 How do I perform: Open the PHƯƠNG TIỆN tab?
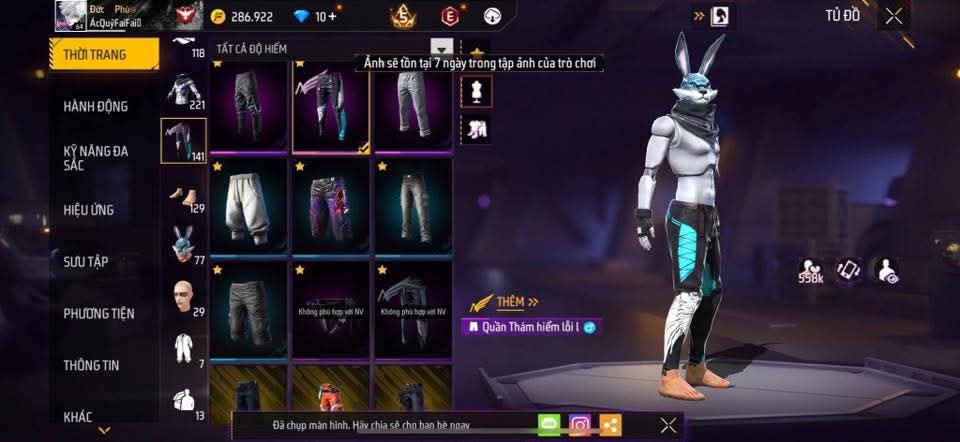(98, 313)
